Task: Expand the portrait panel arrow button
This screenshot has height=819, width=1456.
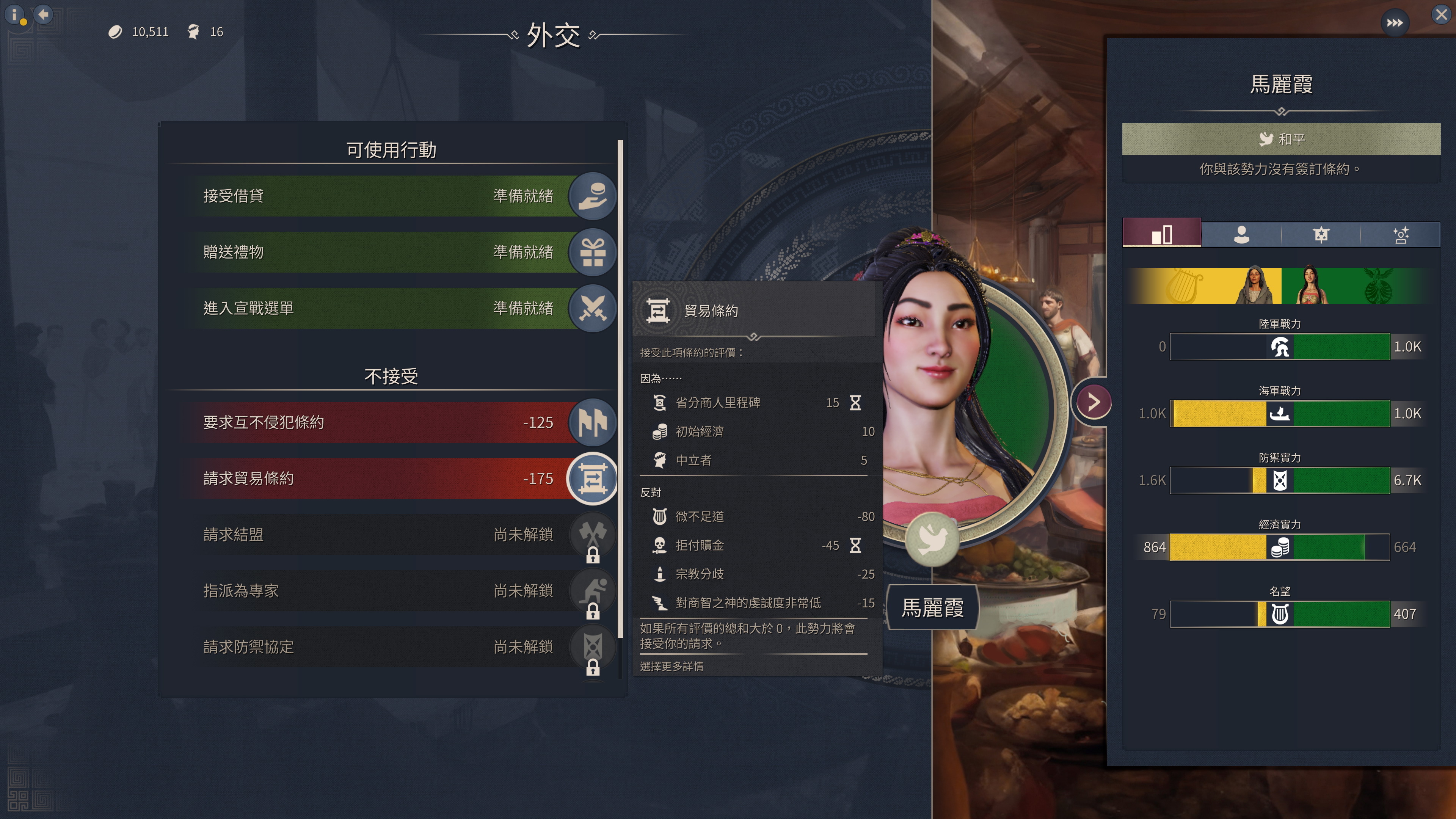Action: (x=1094, y=402)
